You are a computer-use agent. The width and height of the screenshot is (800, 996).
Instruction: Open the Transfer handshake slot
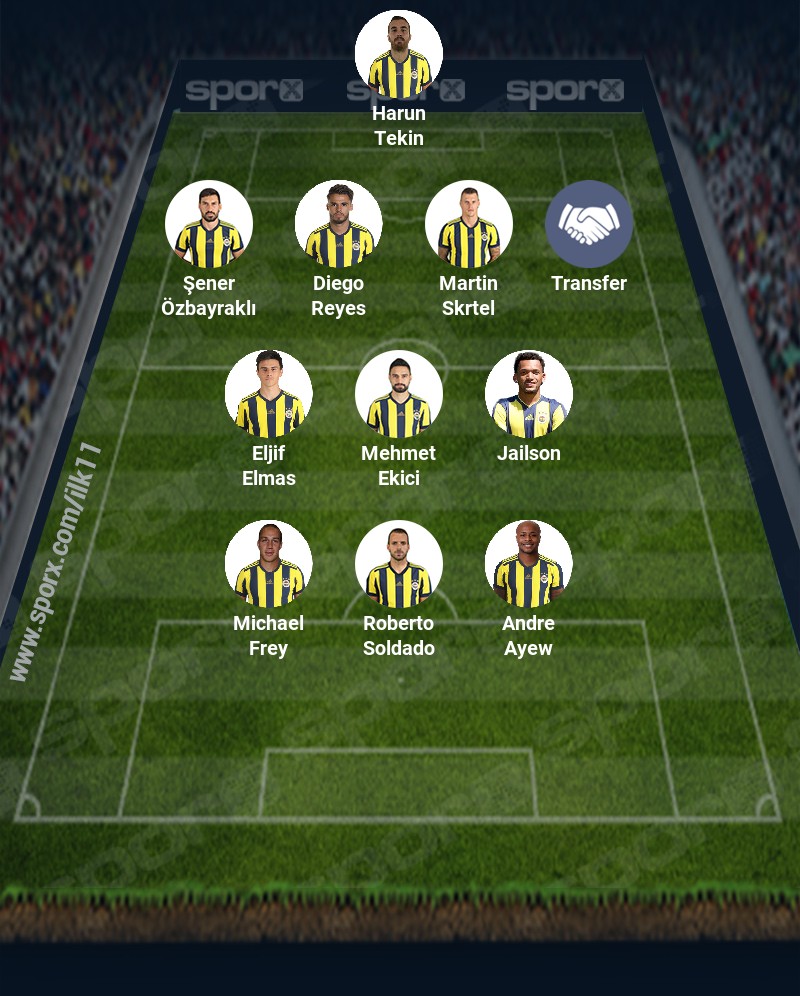pyautogui.click(x=589, y=224)
